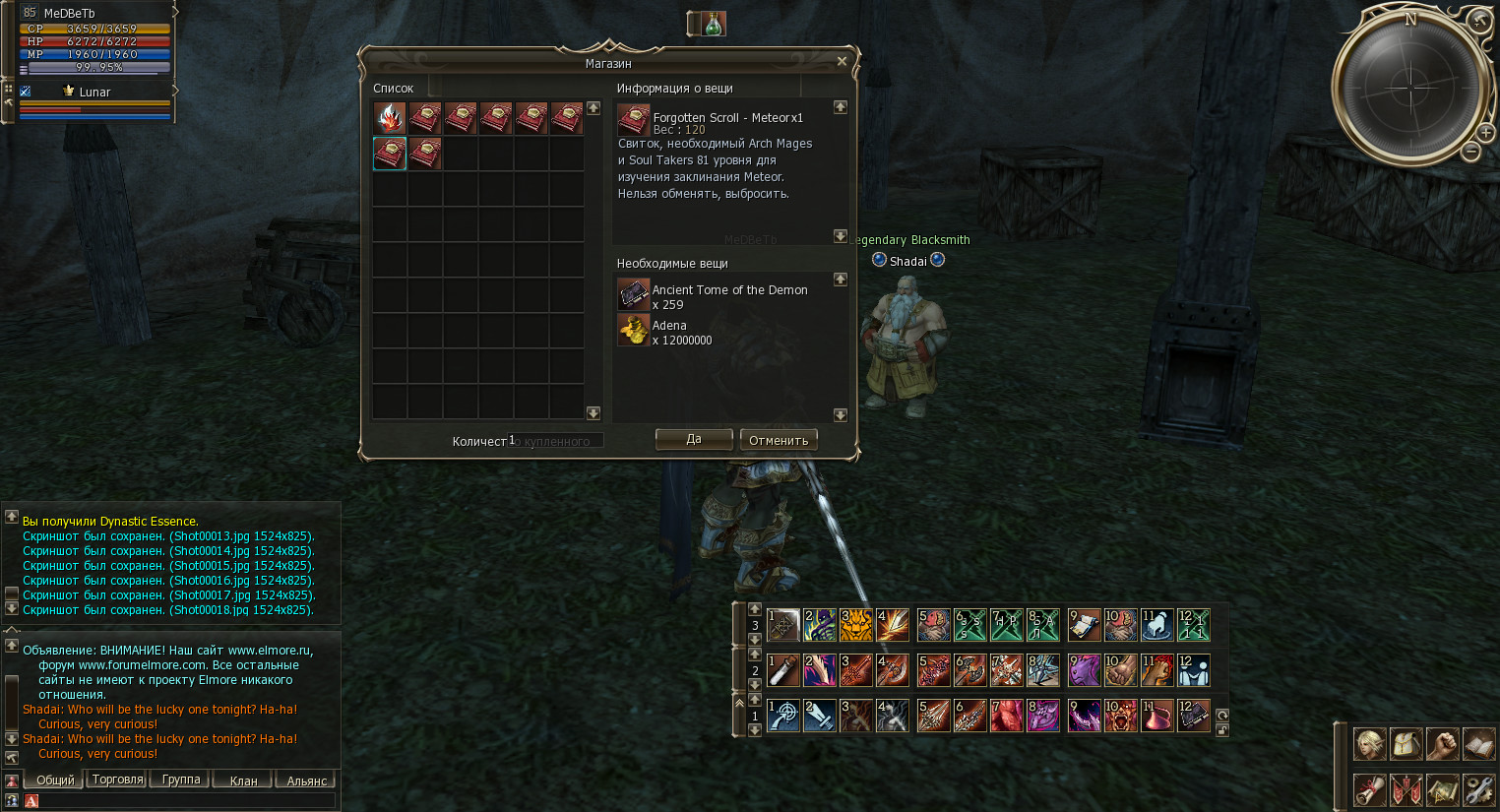The height and width of the screenshot is (812, 1500).
Task: Open the skills book icon
Action: (x=1478, y=744)
